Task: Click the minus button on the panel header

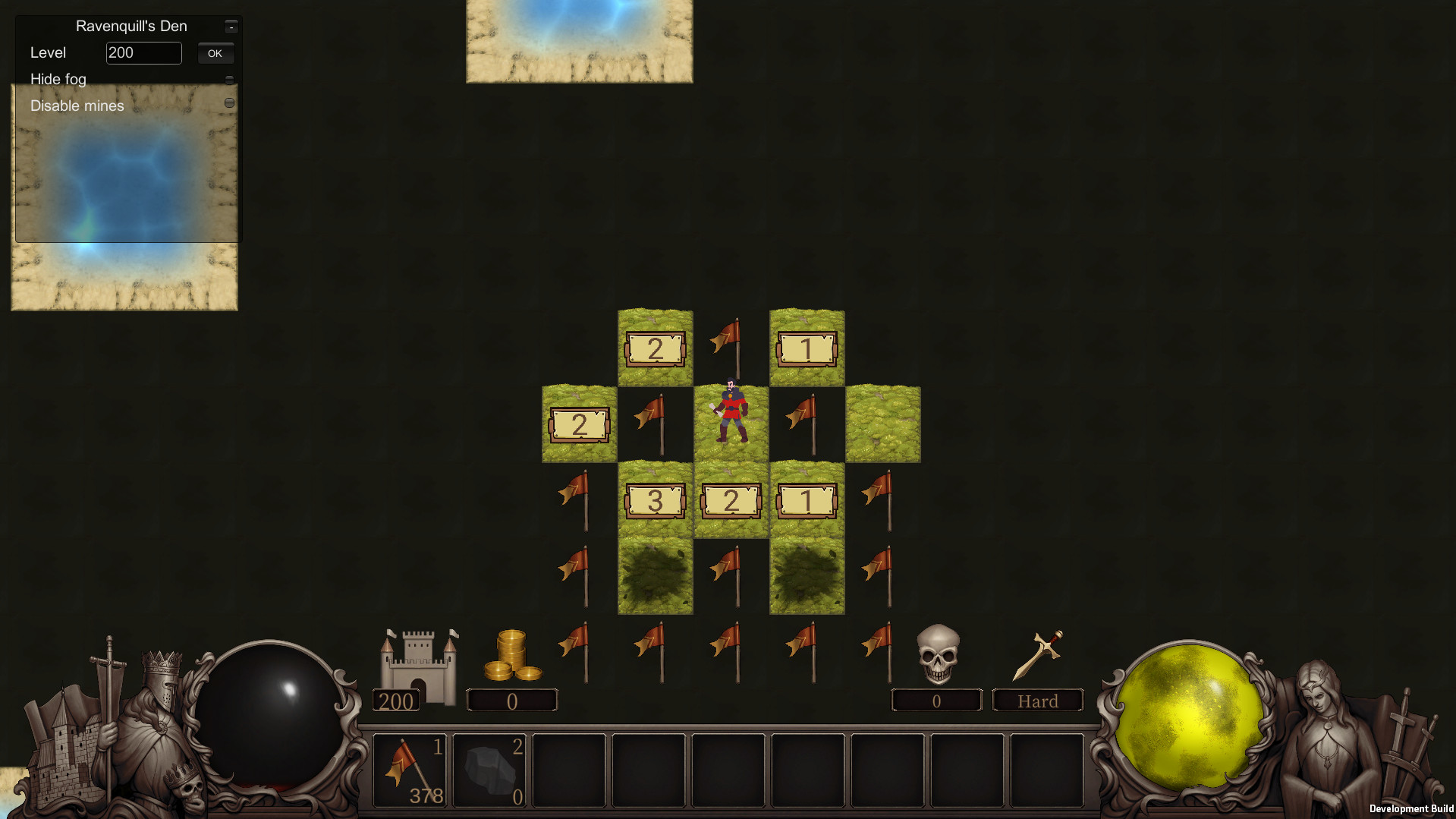Action: [230, 25]
